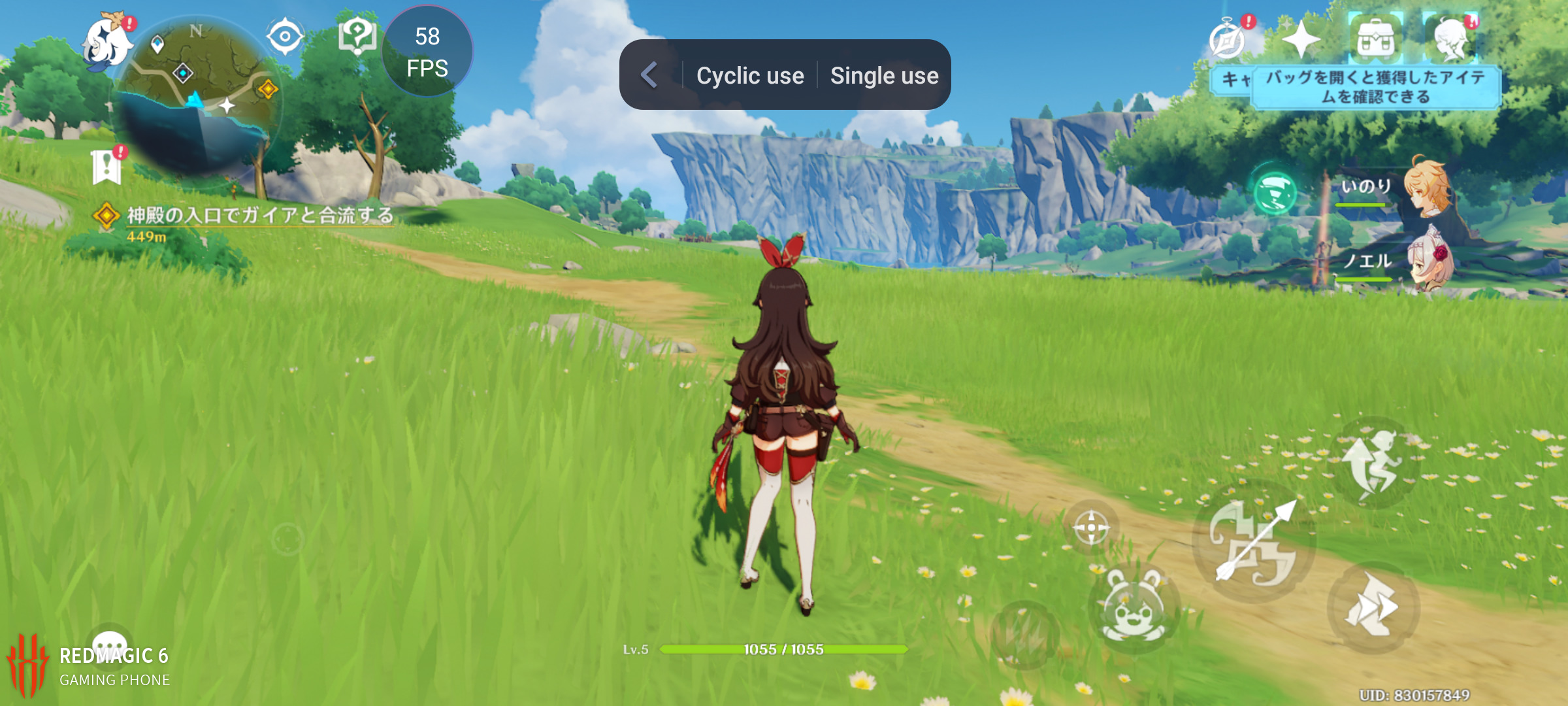Open the full map via the minimap
The image size is (1568, 706).
click(x=196, y=85)
